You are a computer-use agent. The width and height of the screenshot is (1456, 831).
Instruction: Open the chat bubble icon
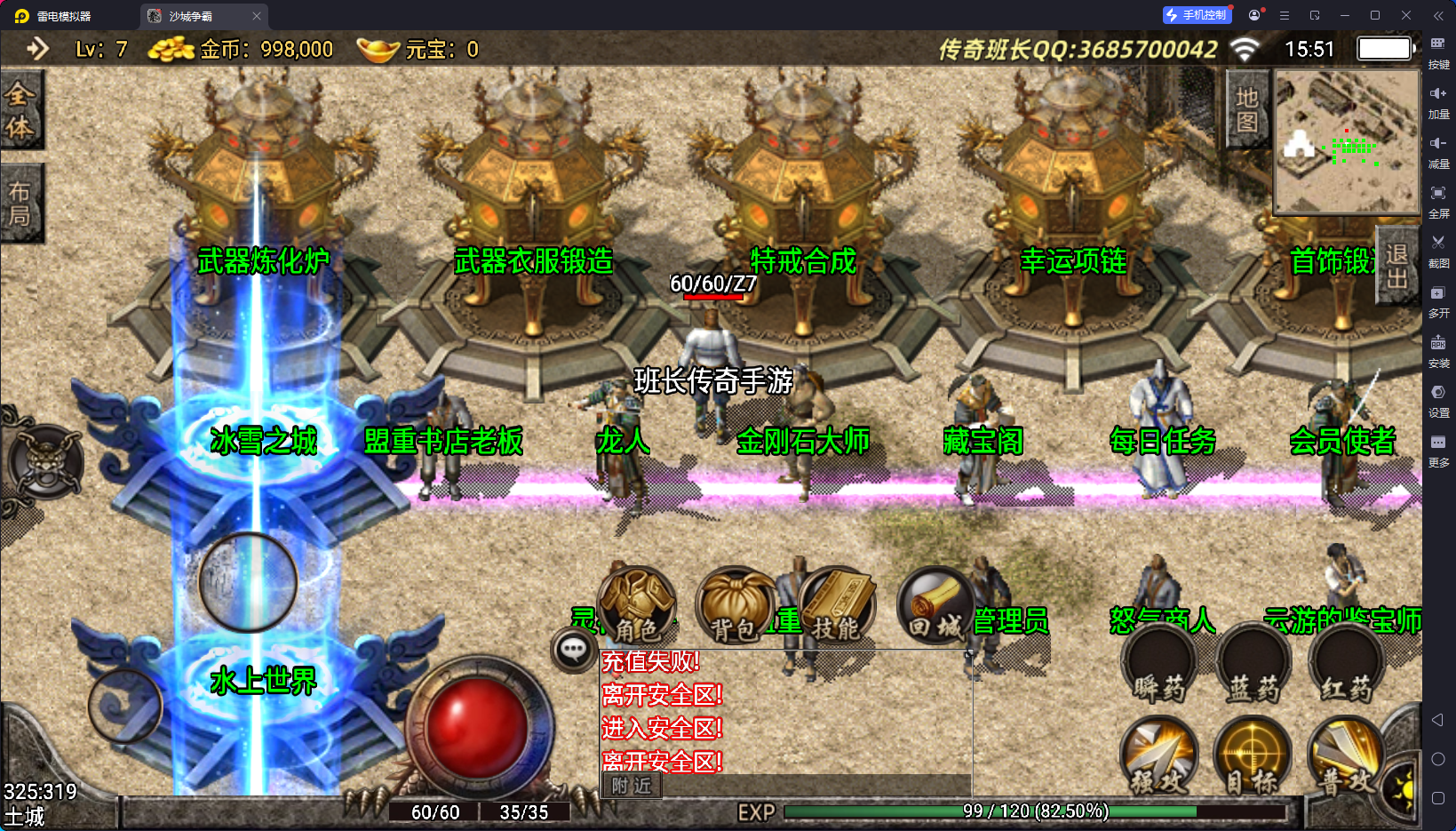pyautogui.click(x=573, y=650)
